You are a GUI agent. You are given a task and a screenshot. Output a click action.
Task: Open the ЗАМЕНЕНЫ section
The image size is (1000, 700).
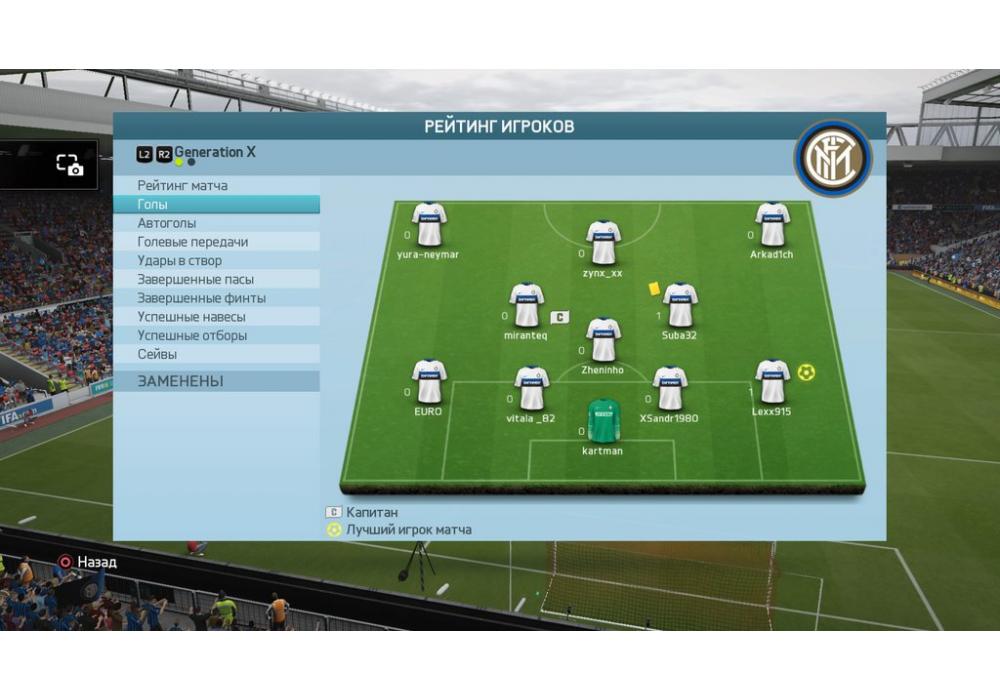[181, 382]
